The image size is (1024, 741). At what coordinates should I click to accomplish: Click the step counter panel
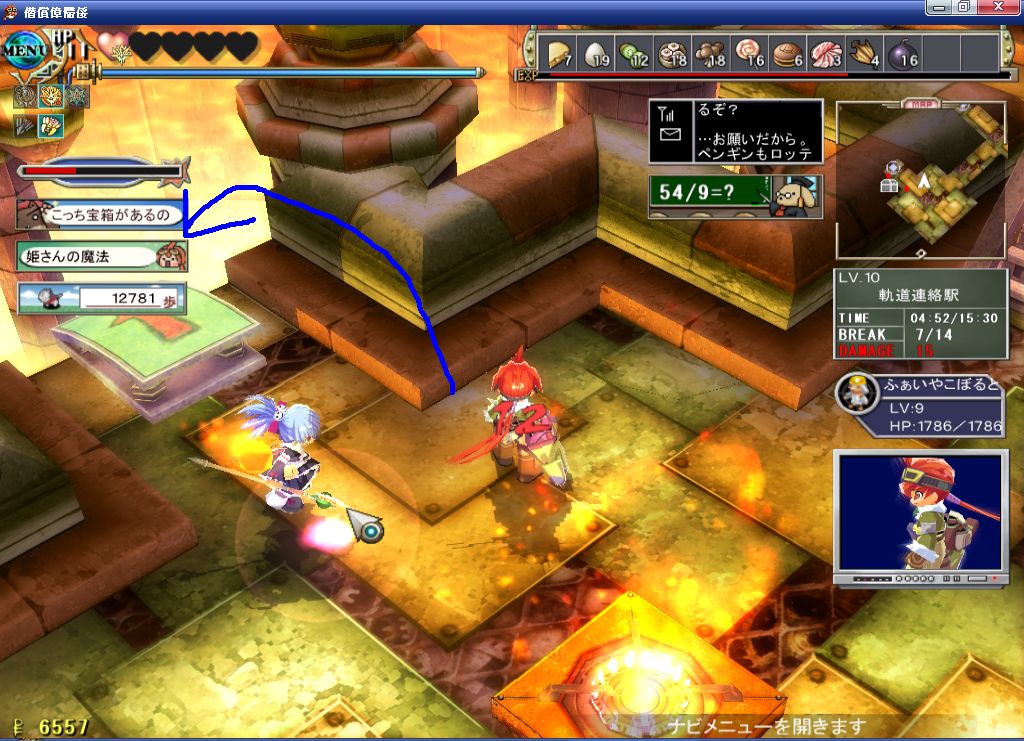click(101, 297)
